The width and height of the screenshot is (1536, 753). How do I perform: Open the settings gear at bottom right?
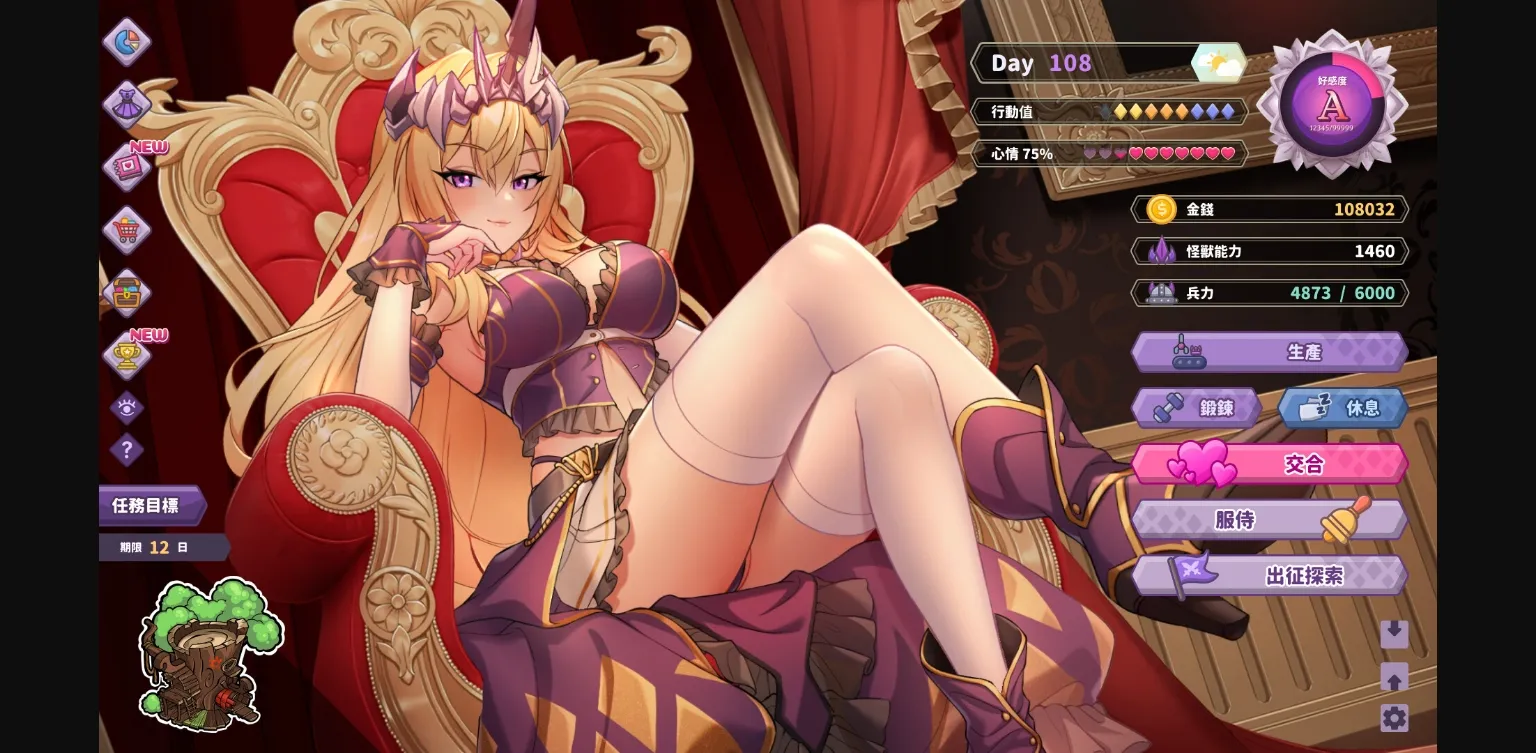coord(1394,716)
